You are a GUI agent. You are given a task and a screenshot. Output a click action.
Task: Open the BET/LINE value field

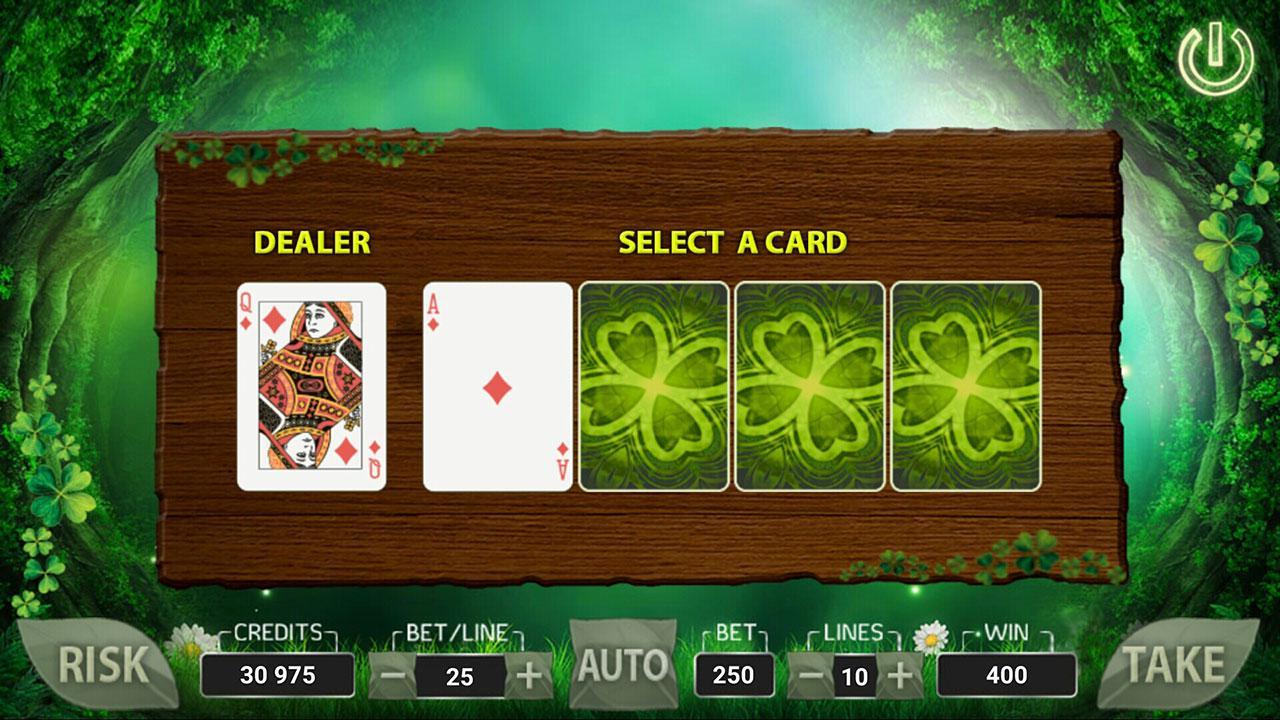[x=462, y=674]
